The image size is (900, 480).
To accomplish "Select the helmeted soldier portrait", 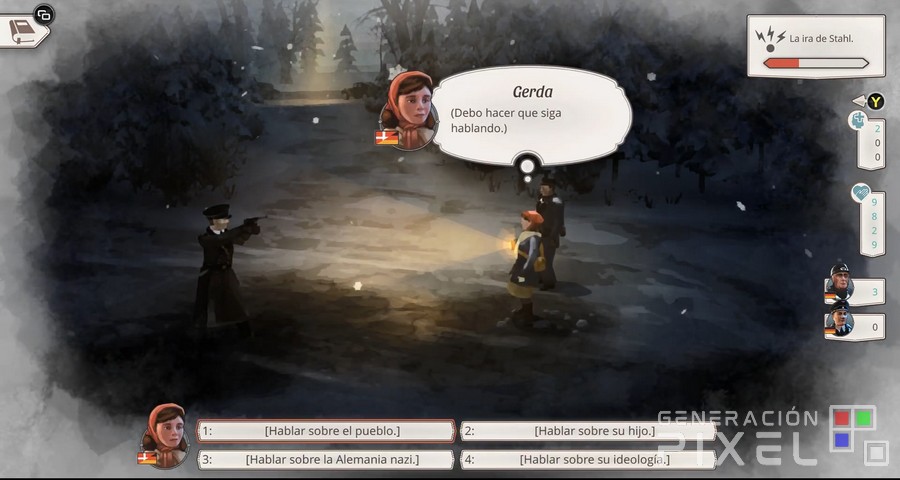I will (838, 288).
